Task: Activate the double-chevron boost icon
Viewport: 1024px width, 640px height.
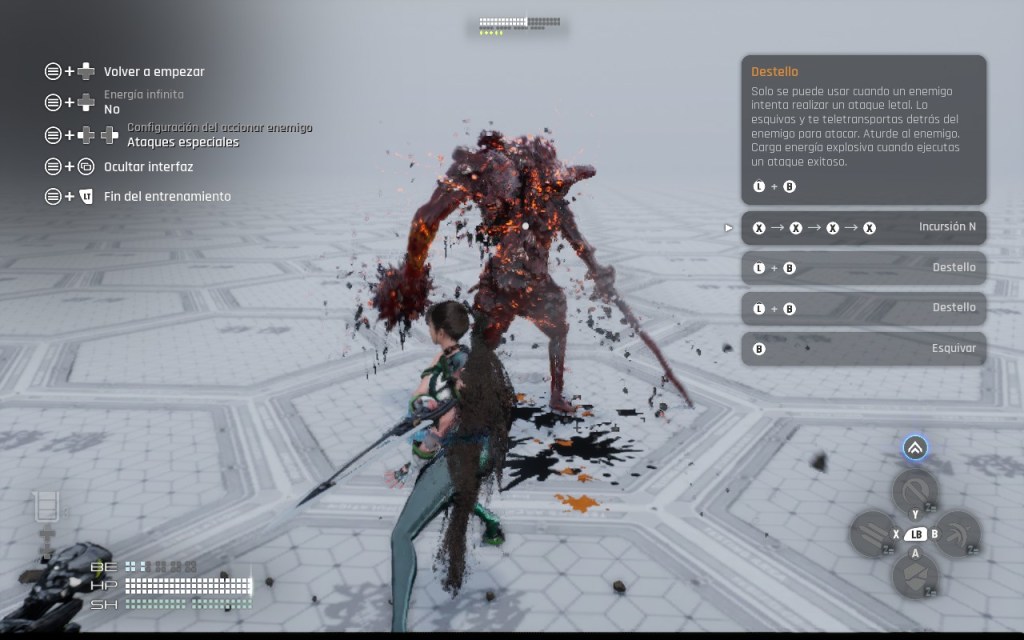Action: click(915, 448)
